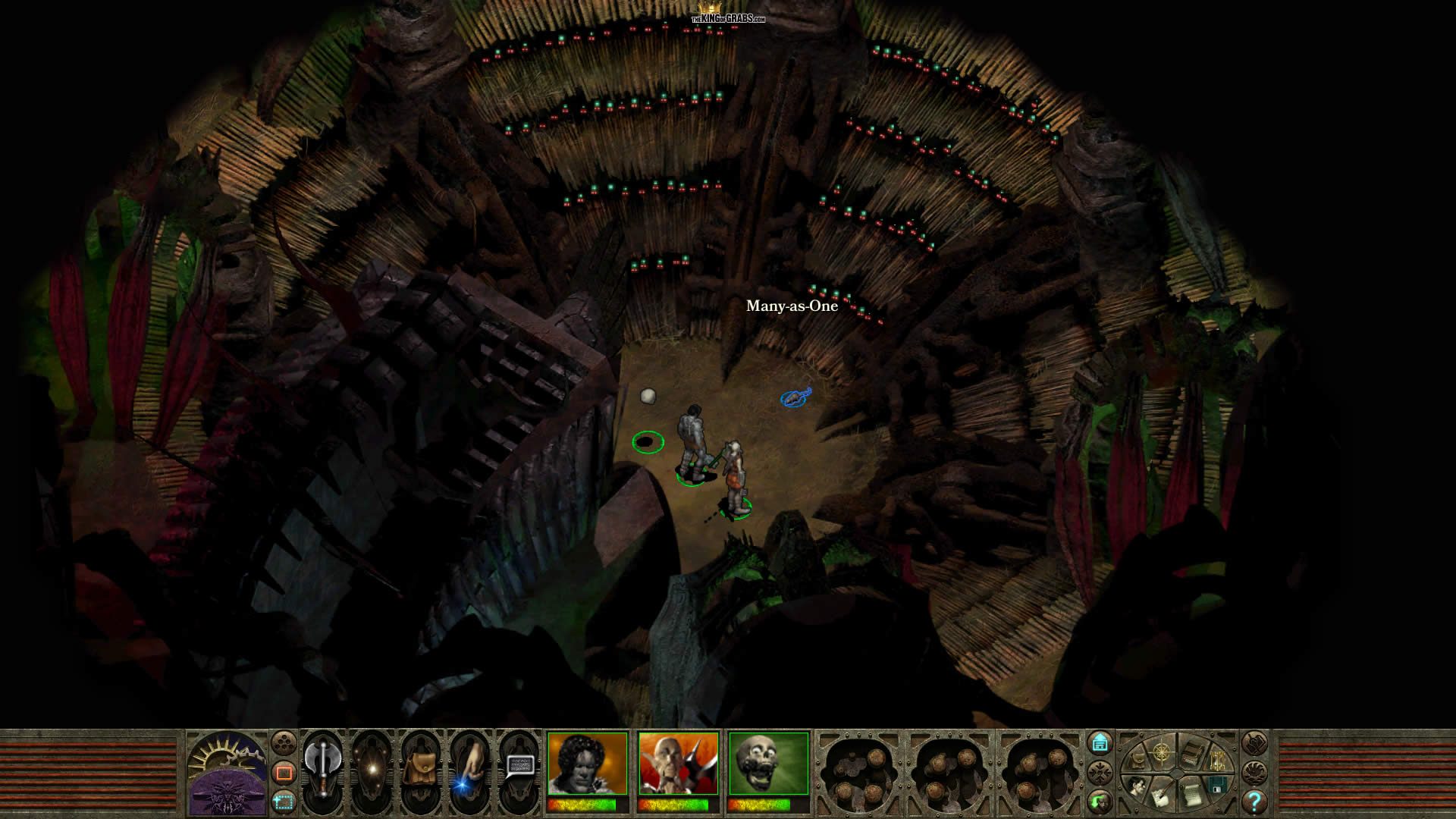Select the Nameless One portrait
The width and height of the screenshot is (1456, 819).
click(x=587, y=763)
